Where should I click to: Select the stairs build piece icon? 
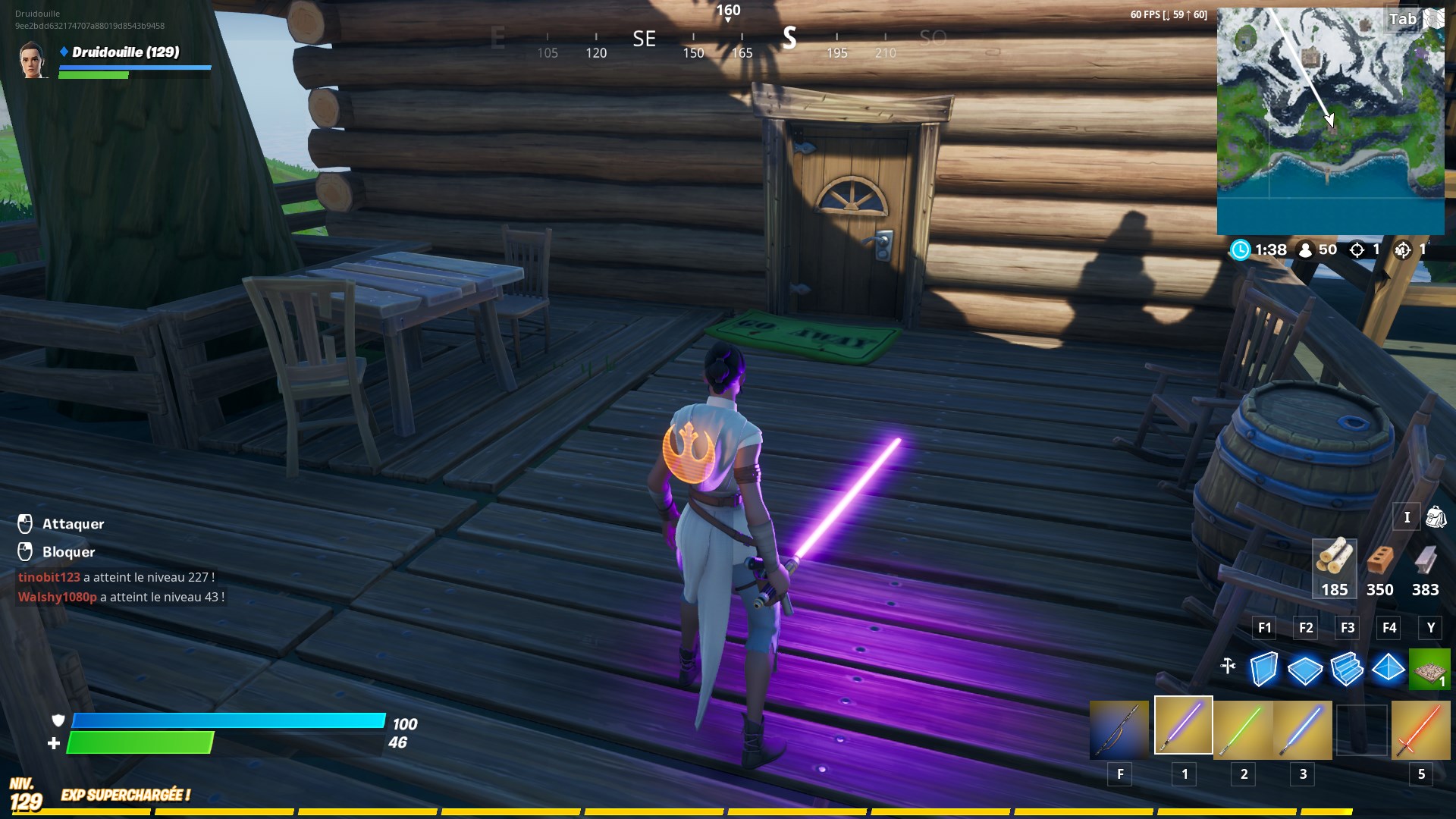click(1348, 670)
